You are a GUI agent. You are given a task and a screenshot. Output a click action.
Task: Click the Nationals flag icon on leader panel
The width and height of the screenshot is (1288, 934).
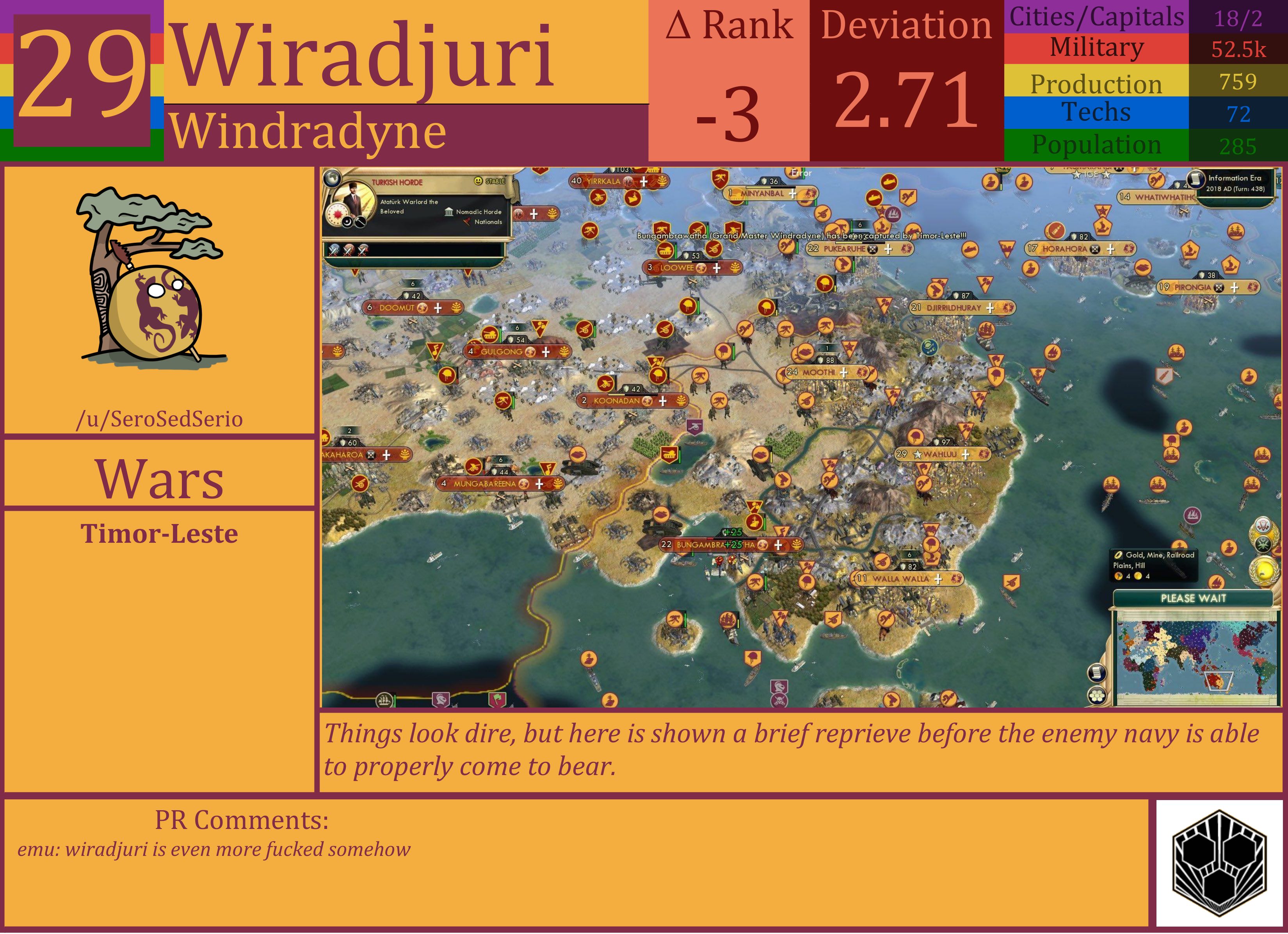[466, 221]
